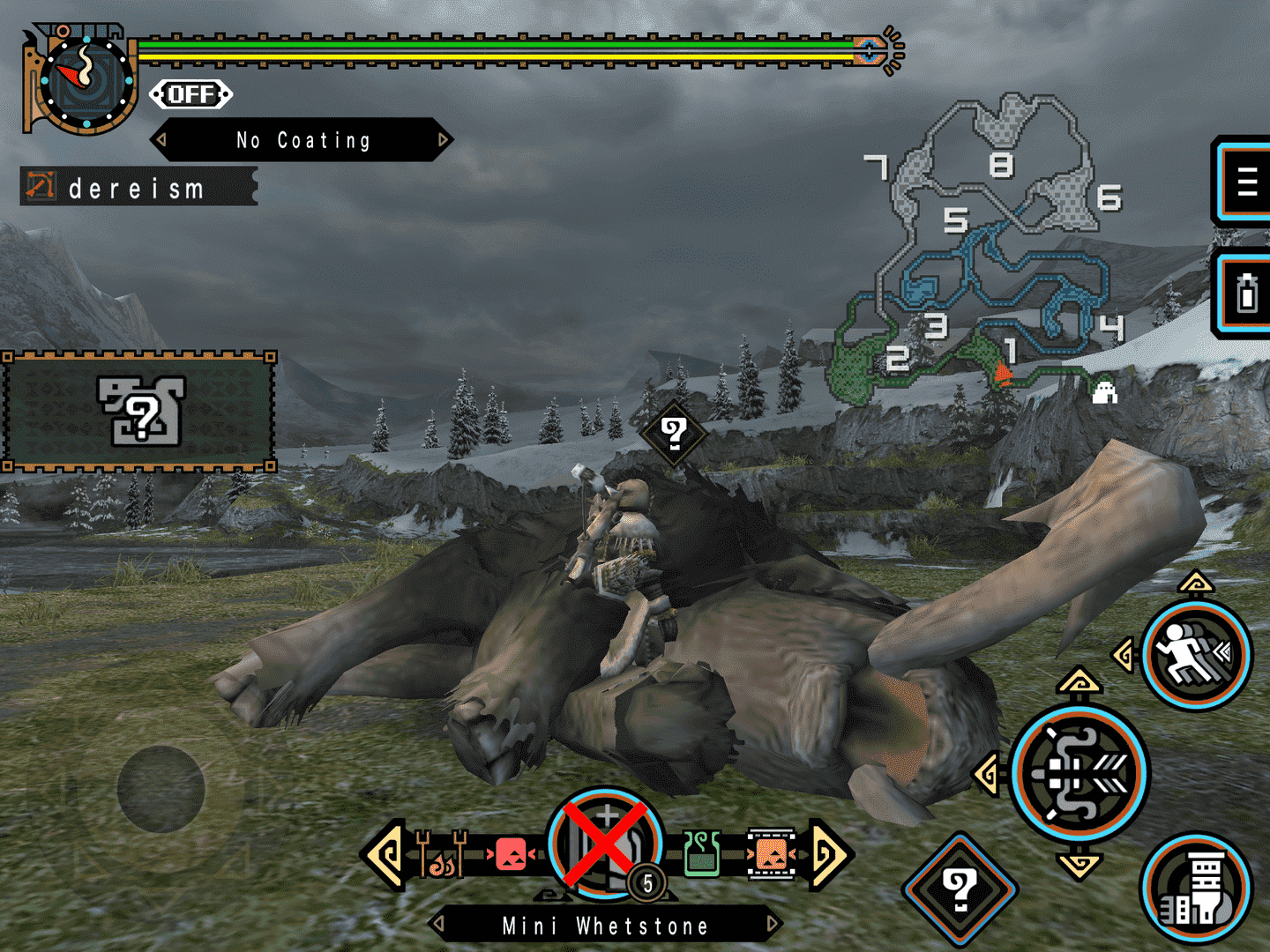Screen dimensions: 1270x952
Task: Tap the question mark diamond action button
Action: [x=960, y=889]
